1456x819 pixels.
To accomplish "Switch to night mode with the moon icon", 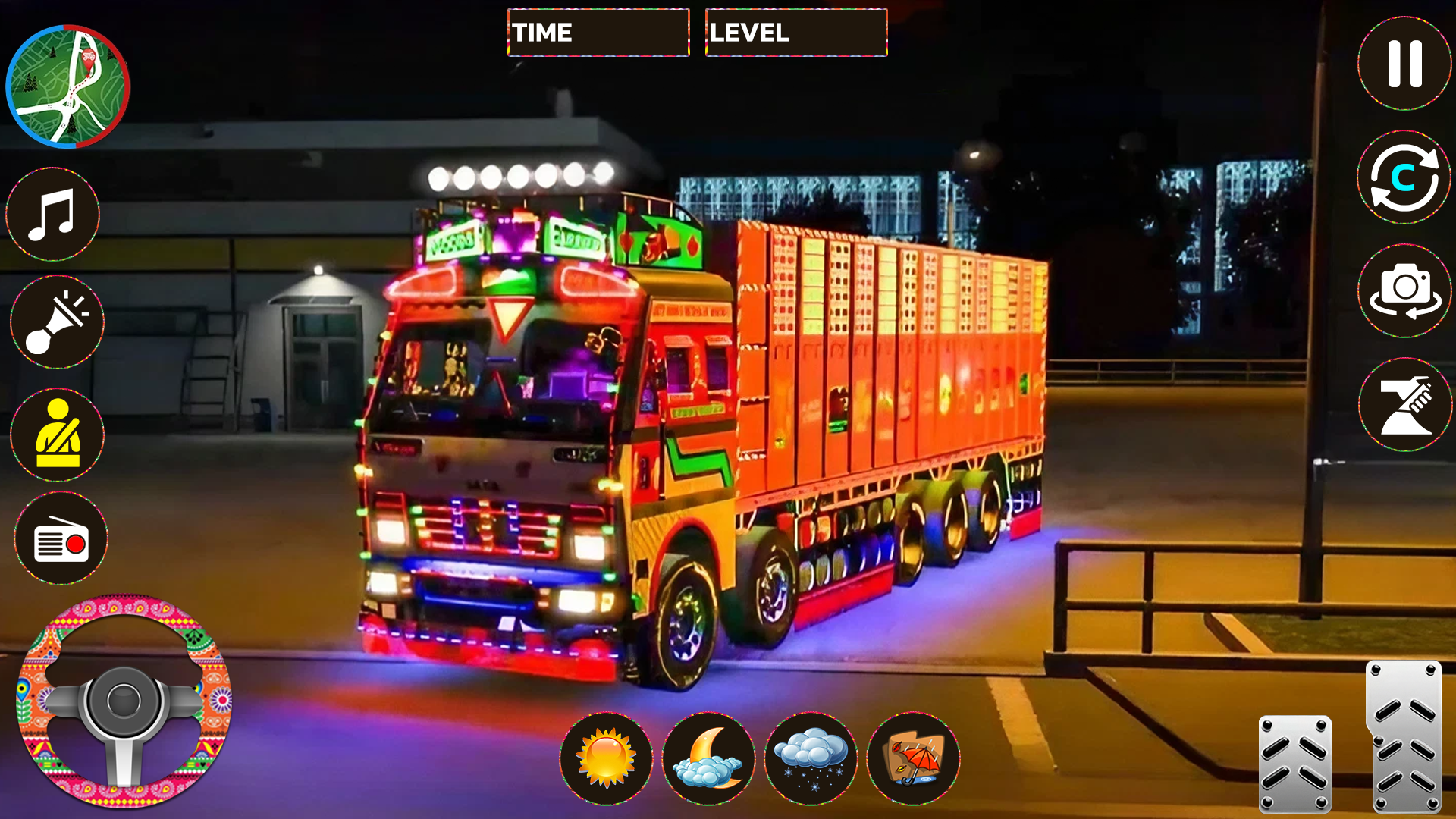I will [709, 759].
